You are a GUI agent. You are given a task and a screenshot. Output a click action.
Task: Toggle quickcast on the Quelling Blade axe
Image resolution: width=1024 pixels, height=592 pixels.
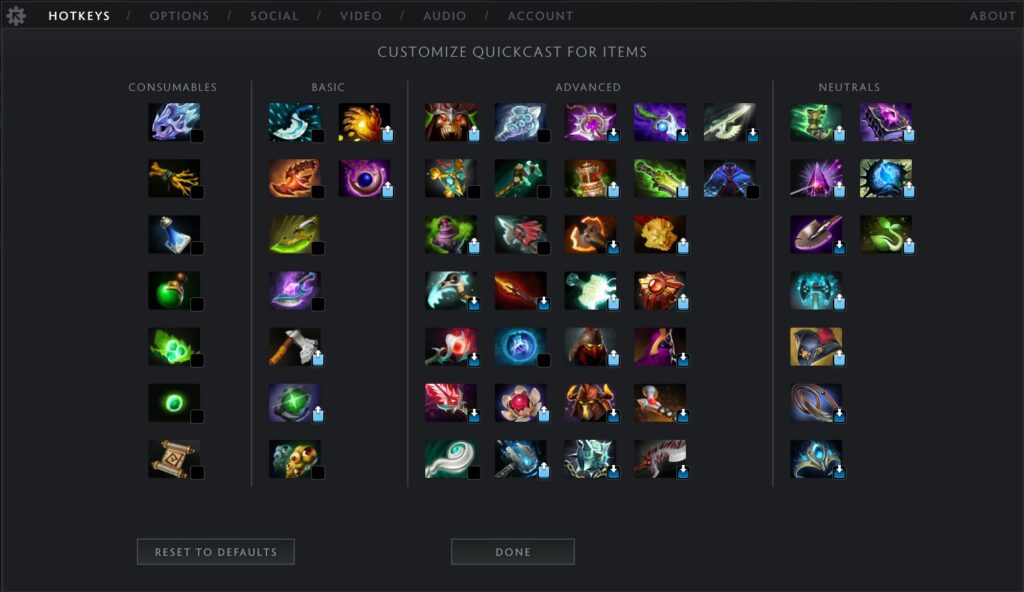[x=317, y=360]
